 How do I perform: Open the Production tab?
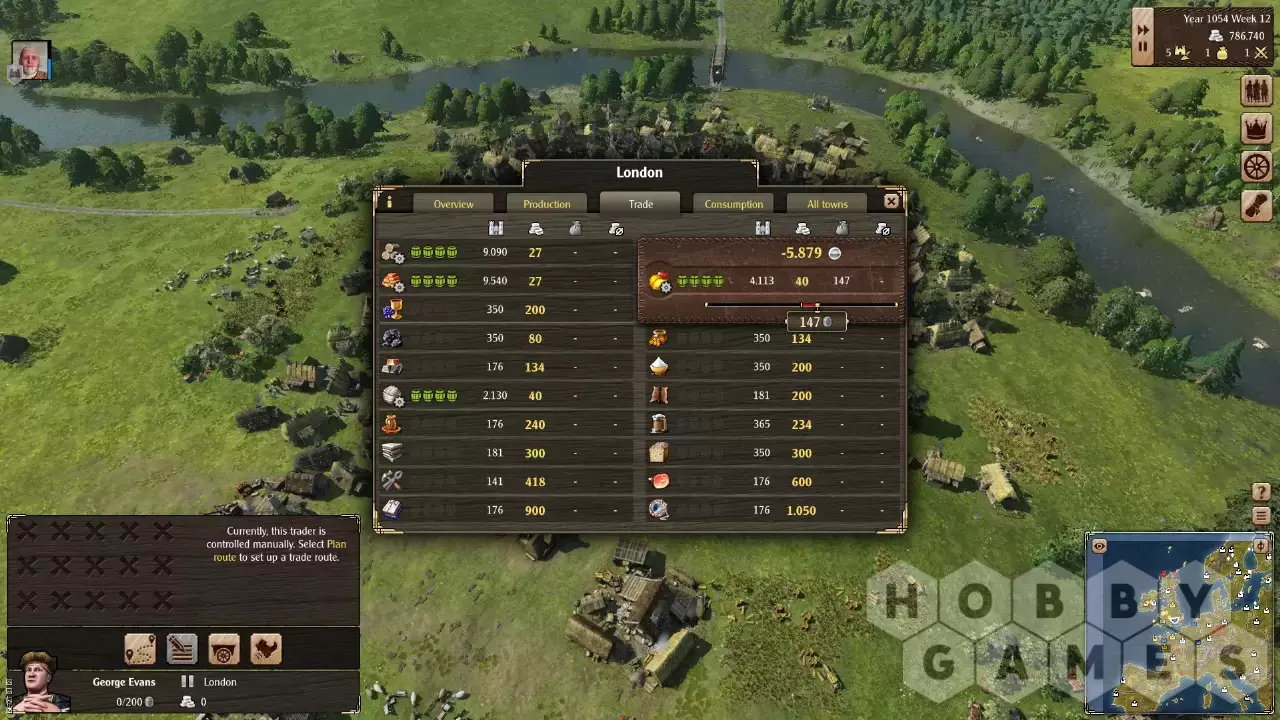click(x=546, y=204)
